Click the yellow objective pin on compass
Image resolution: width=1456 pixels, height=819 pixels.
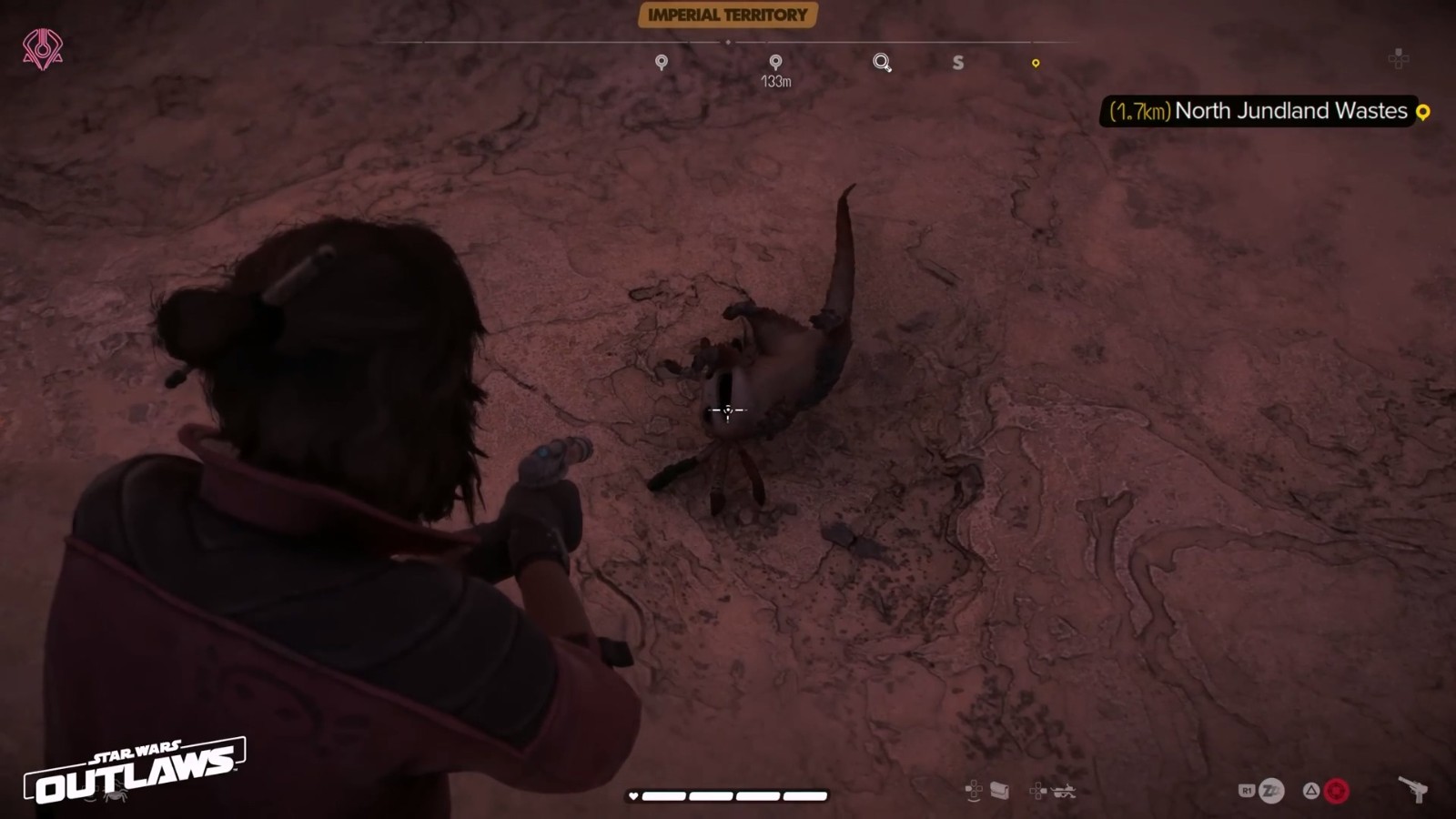coord(1036,63)
